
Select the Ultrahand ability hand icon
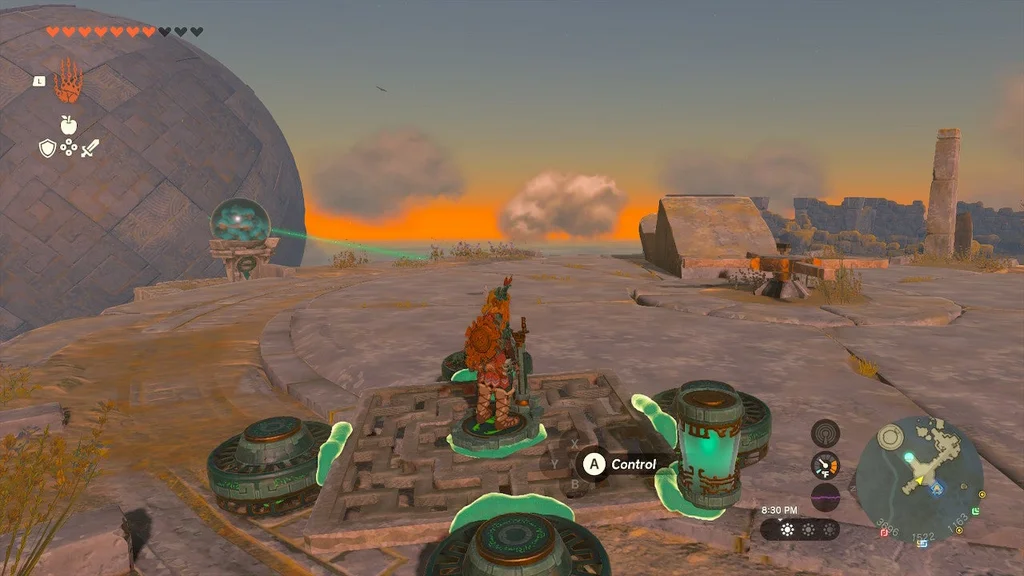(x=68, y=81)
